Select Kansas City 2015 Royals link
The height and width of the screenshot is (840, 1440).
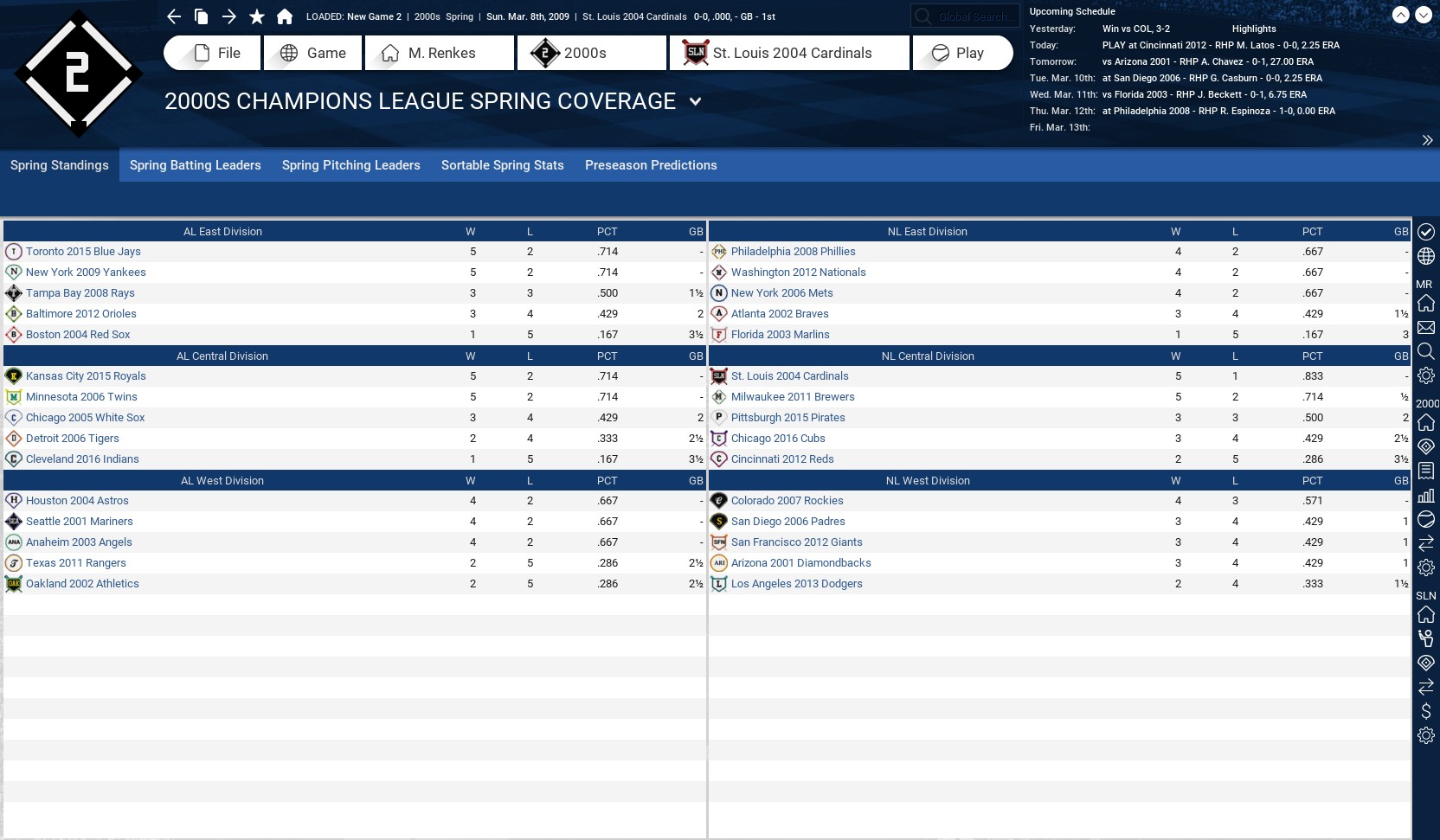click(86, 376)
